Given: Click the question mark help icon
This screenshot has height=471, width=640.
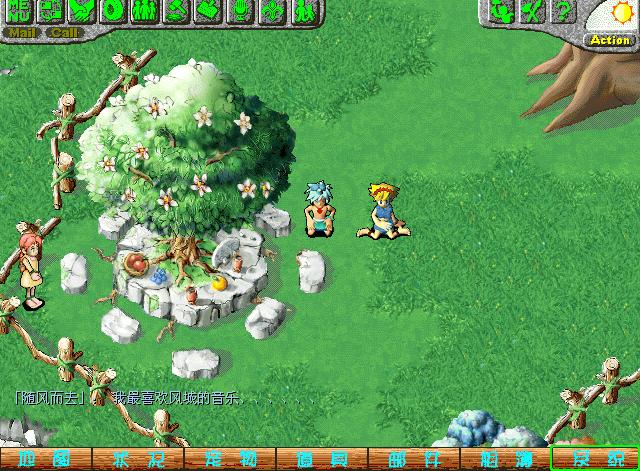Looking at the screenshot, I should point(563,12).
